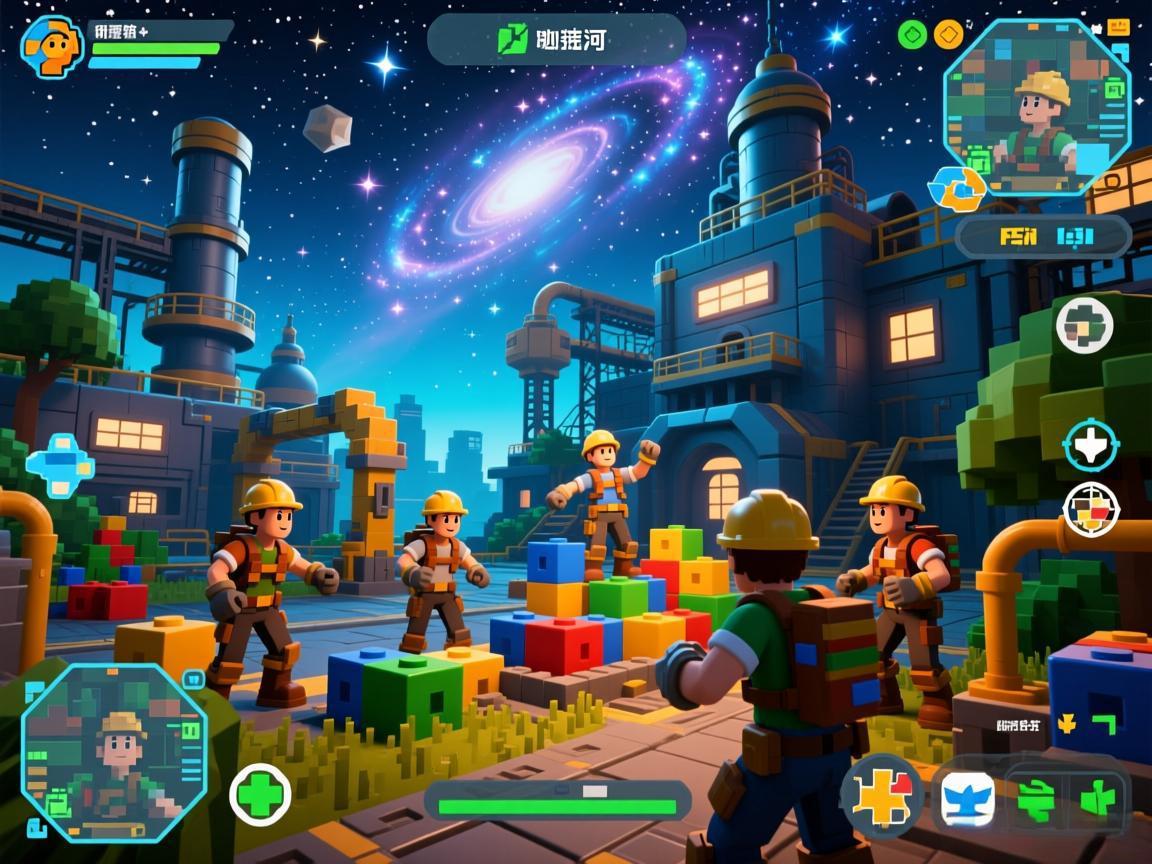The height and width of the screenshot is (864, 1152).
Task: Click the small green corner arrow icon
Action: tap(1103, 724)
